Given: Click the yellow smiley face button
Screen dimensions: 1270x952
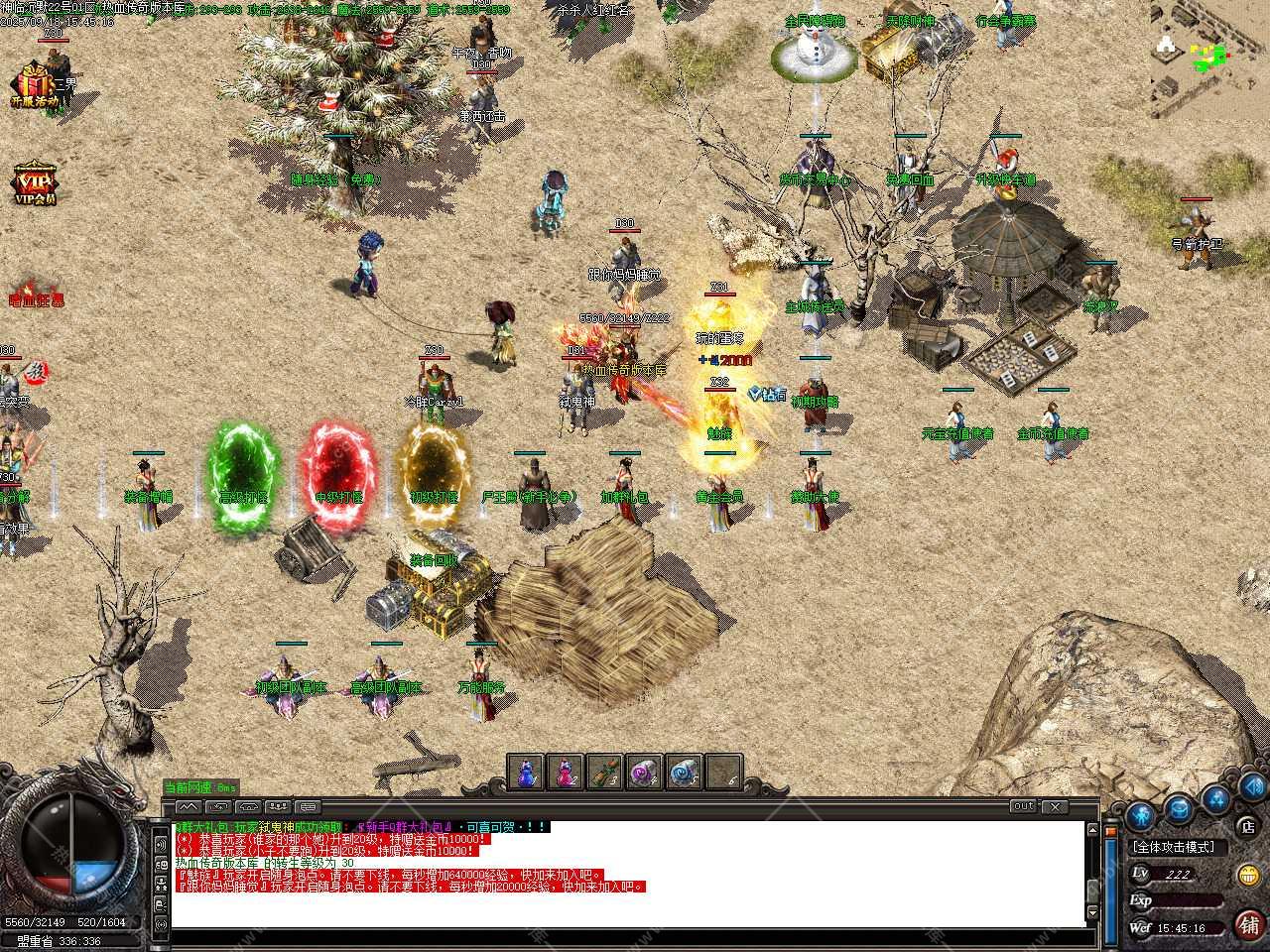Looking at the screenshot, I should point(1248,875).
